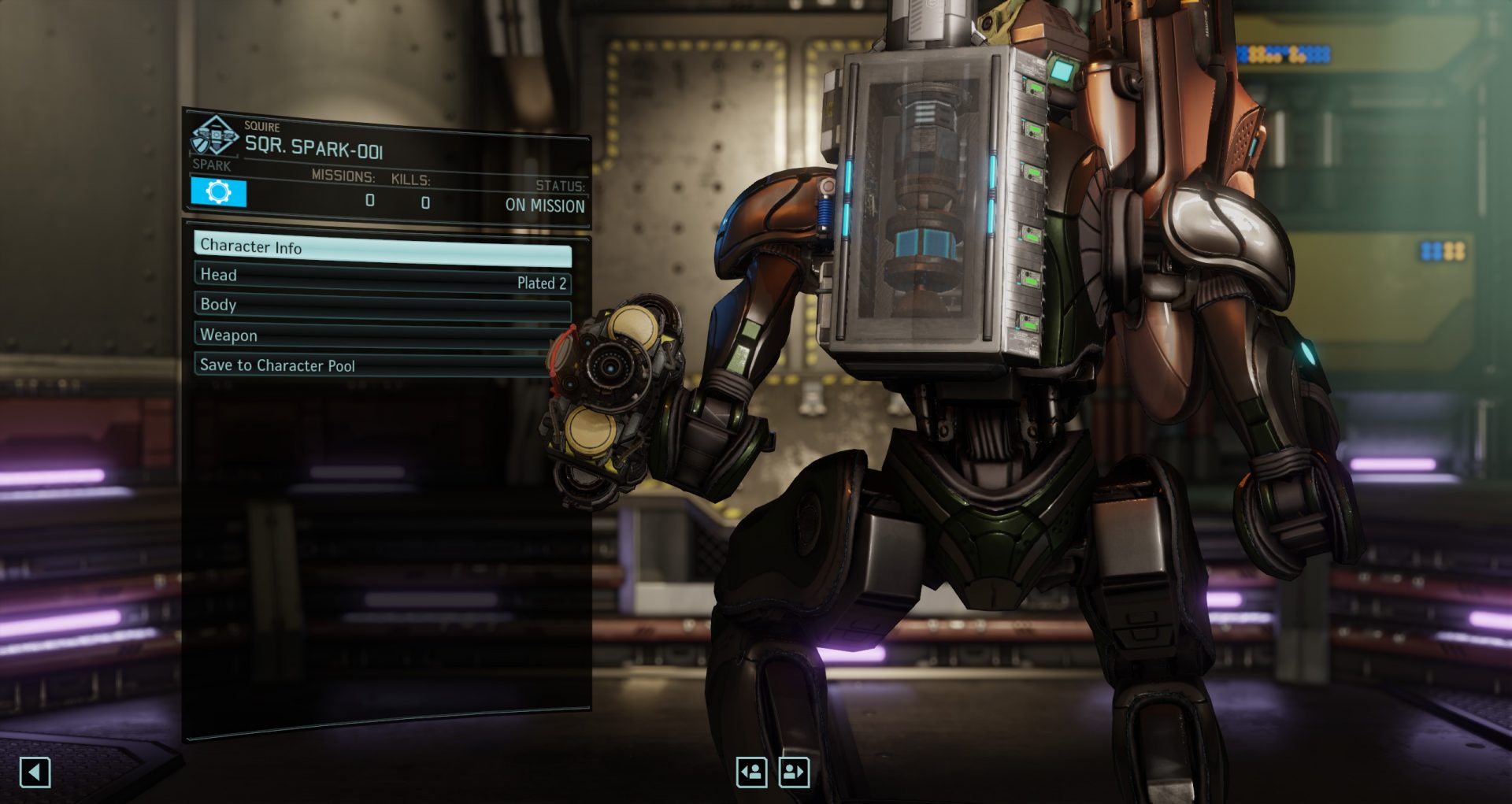Switch to the previous soldier
Image resolution: width=1512 pixels, height=804 pixels.
click(751, 772)
